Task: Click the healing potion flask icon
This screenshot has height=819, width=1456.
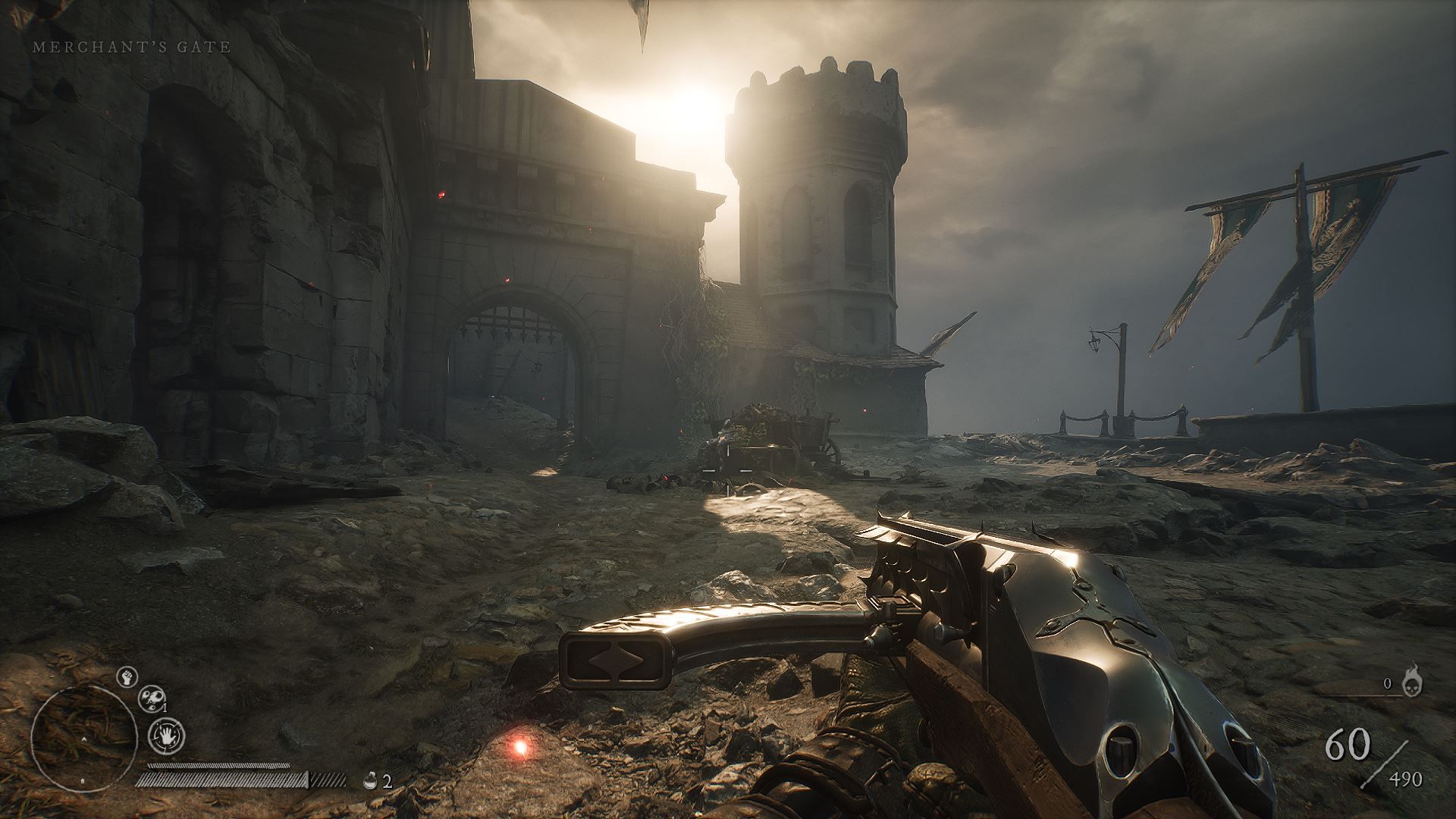Action: tap(371, 780)
